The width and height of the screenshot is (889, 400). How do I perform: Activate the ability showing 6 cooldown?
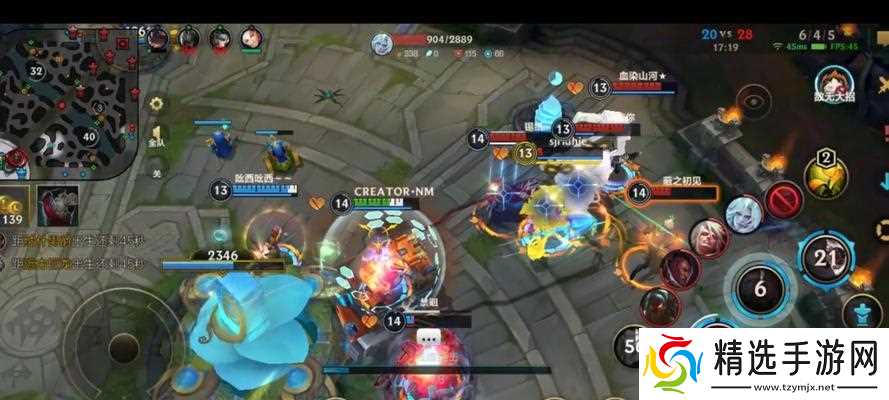(x=762, y=289)
